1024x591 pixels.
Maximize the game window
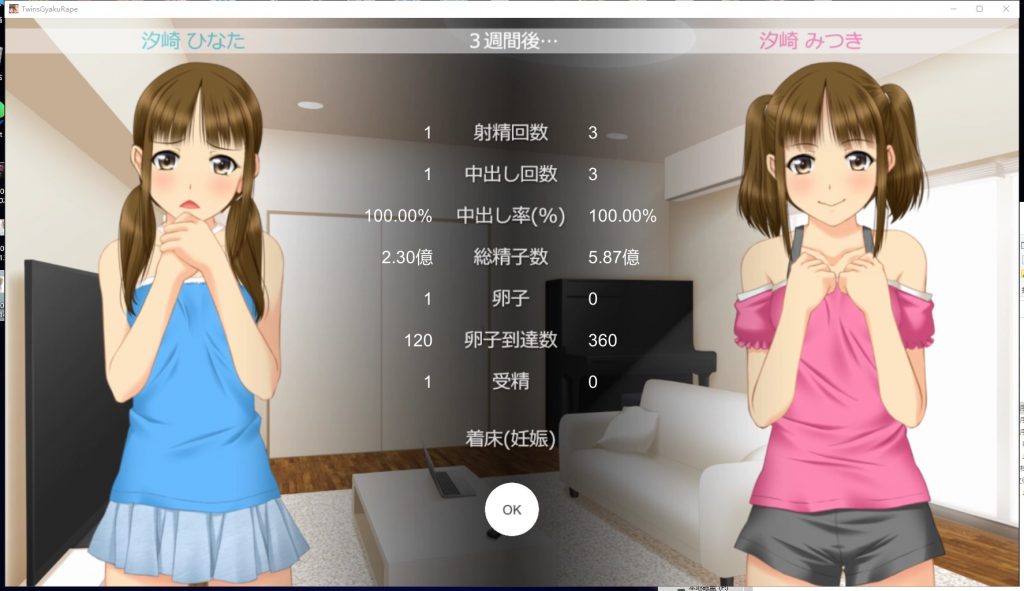pos(979,8)
